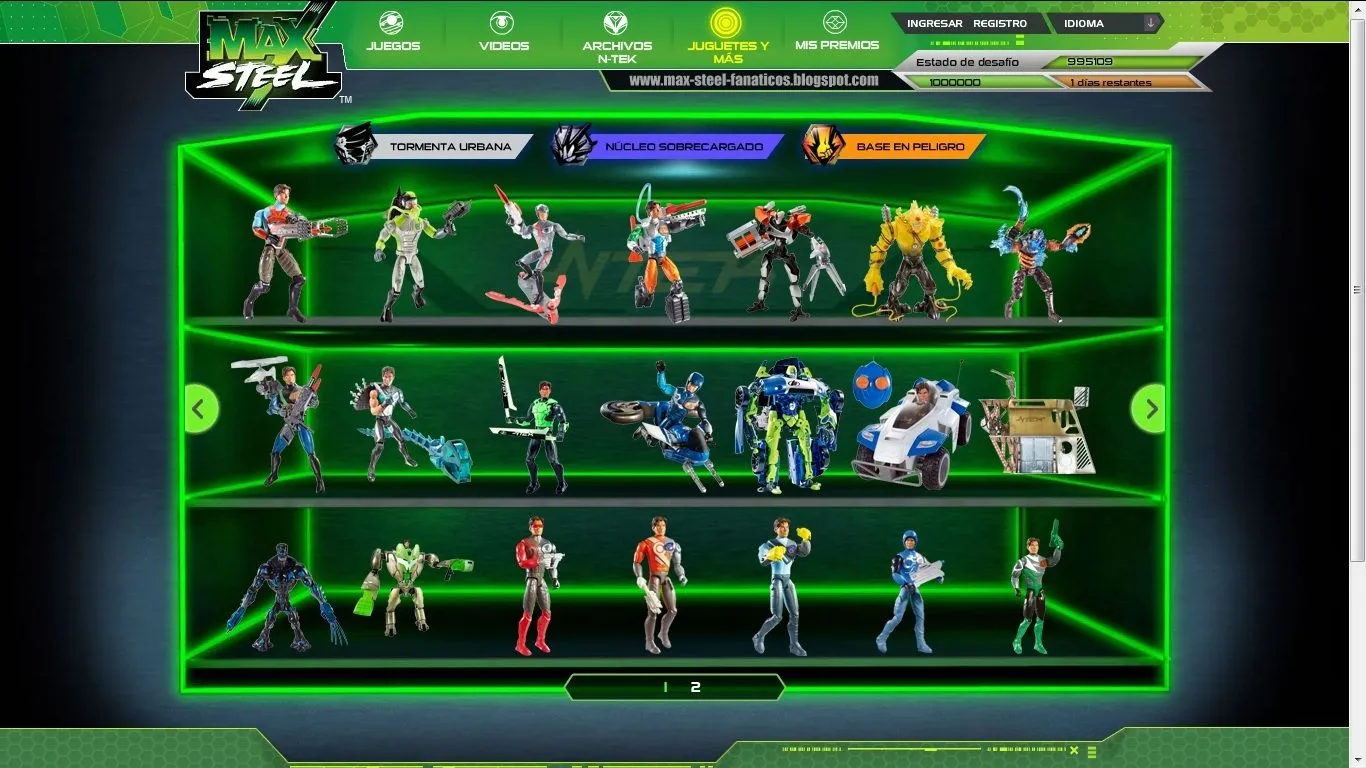This screenshot has height=768, width=1366.
Task: Open Archivos N-TEK via its icon
Action: click(614, 24)
